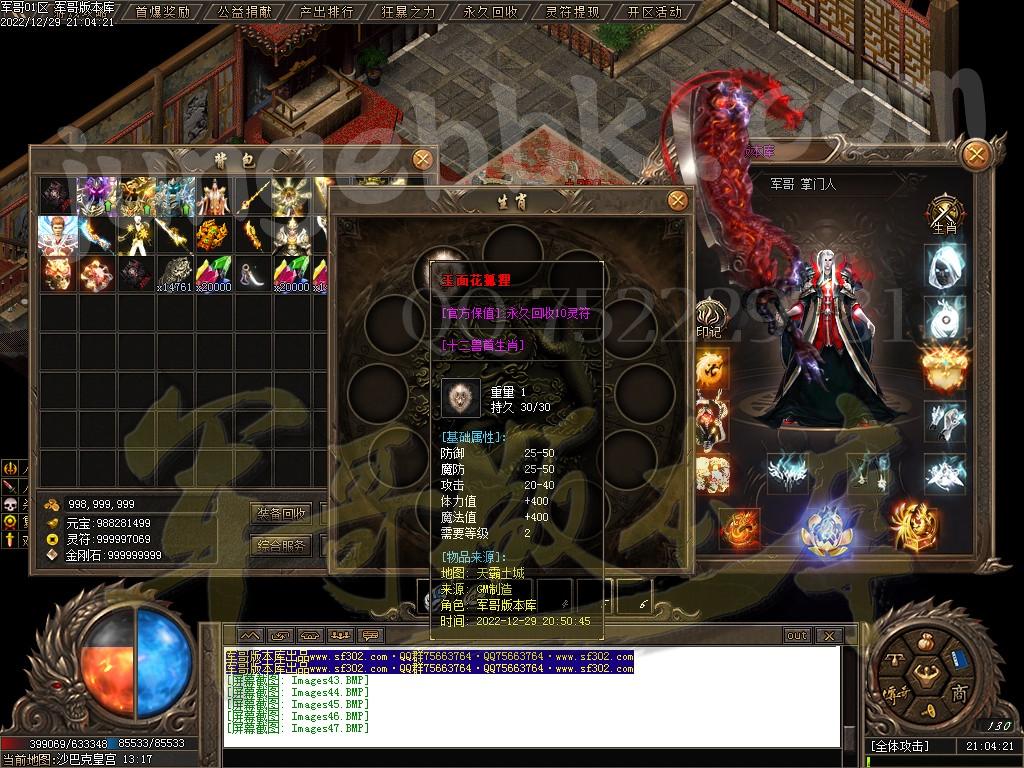Close the character equipment panel
This screenshot has width=1024, height=768.
point(976,154)
